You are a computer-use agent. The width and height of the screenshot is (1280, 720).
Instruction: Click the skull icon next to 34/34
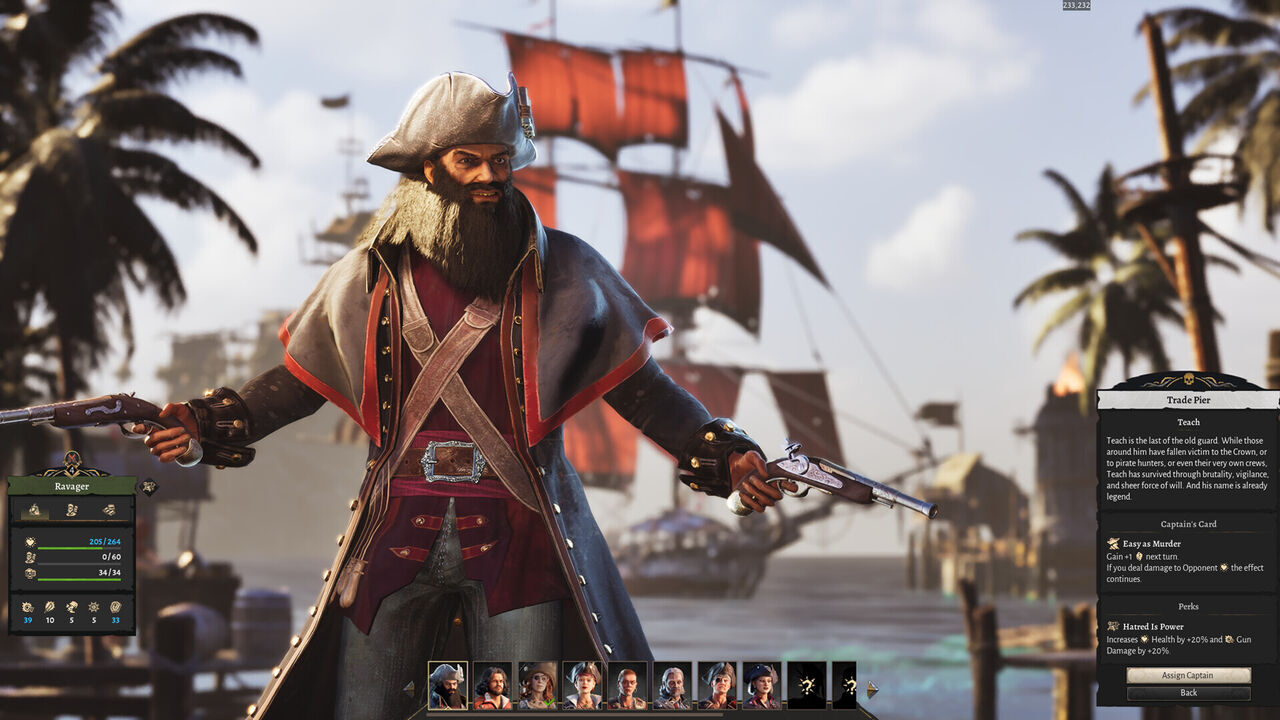[x=29, y=572]
